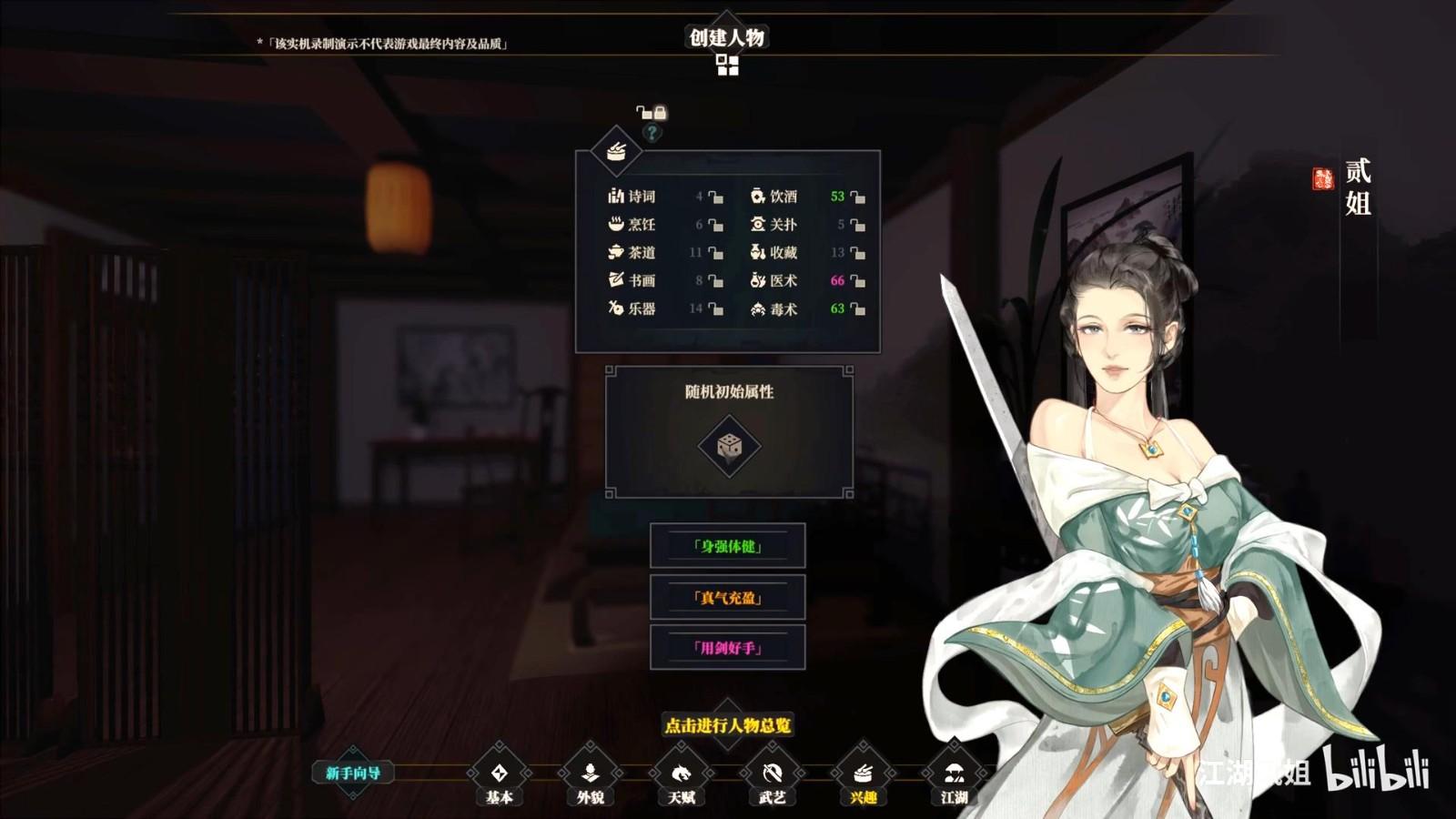Screen dimensions: 1456x819
Task: Toggle the lock beside 诗词 value
Action: (x=715, y=197)
